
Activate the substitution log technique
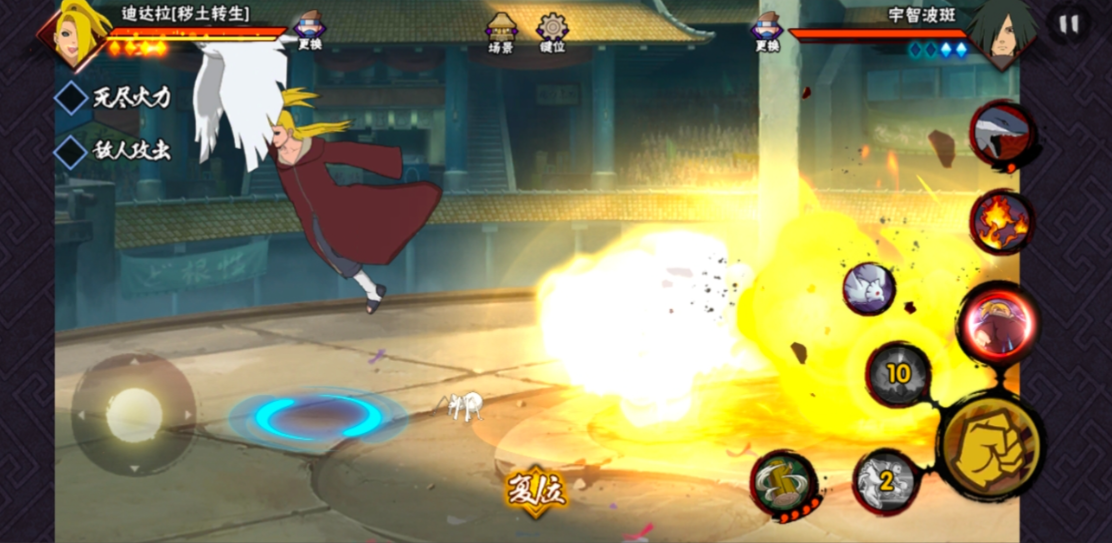tap(784, 485)
